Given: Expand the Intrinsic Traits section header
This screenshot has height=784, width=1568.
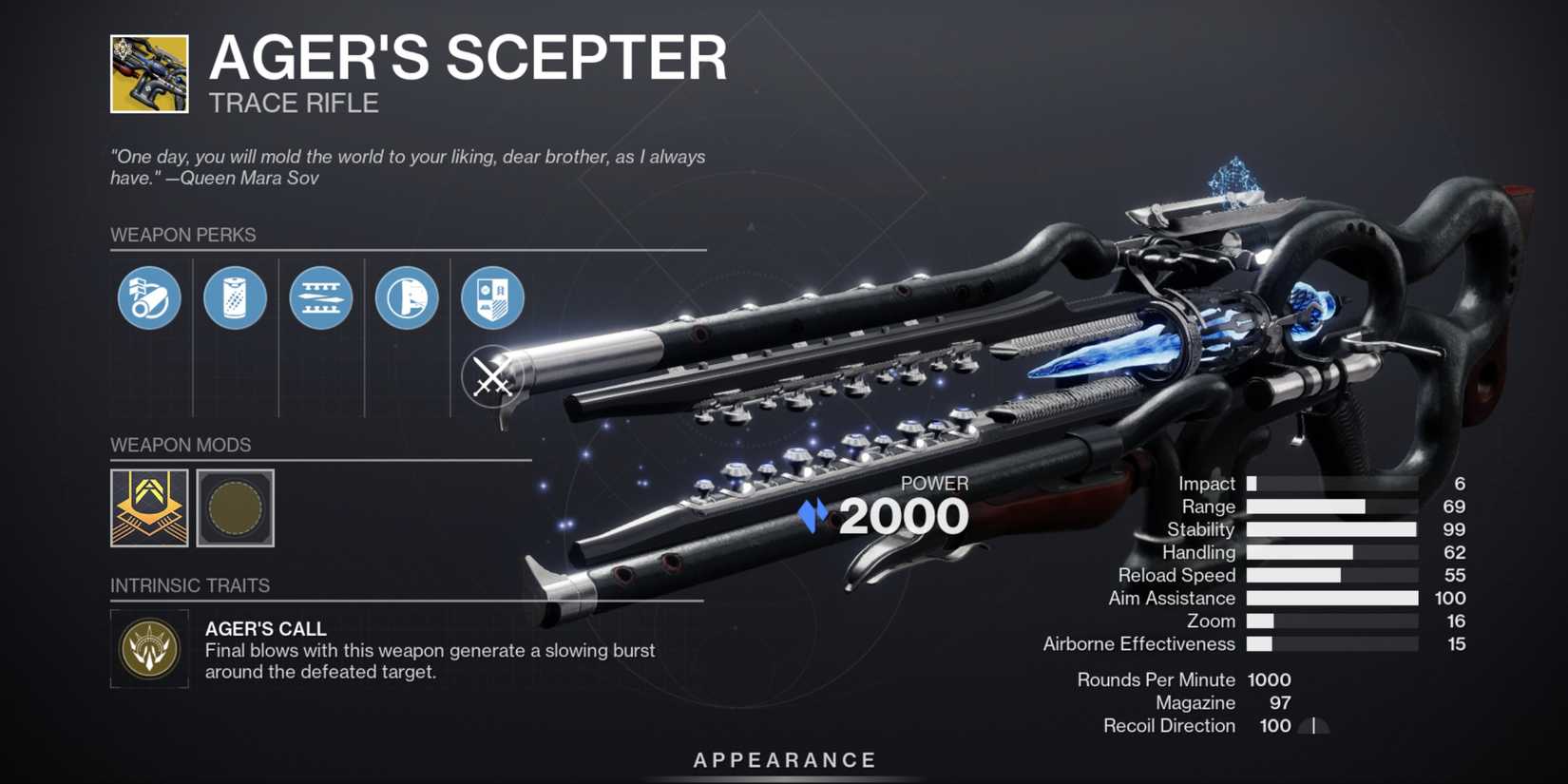Looking at the screenshot, I should point(190,585).
